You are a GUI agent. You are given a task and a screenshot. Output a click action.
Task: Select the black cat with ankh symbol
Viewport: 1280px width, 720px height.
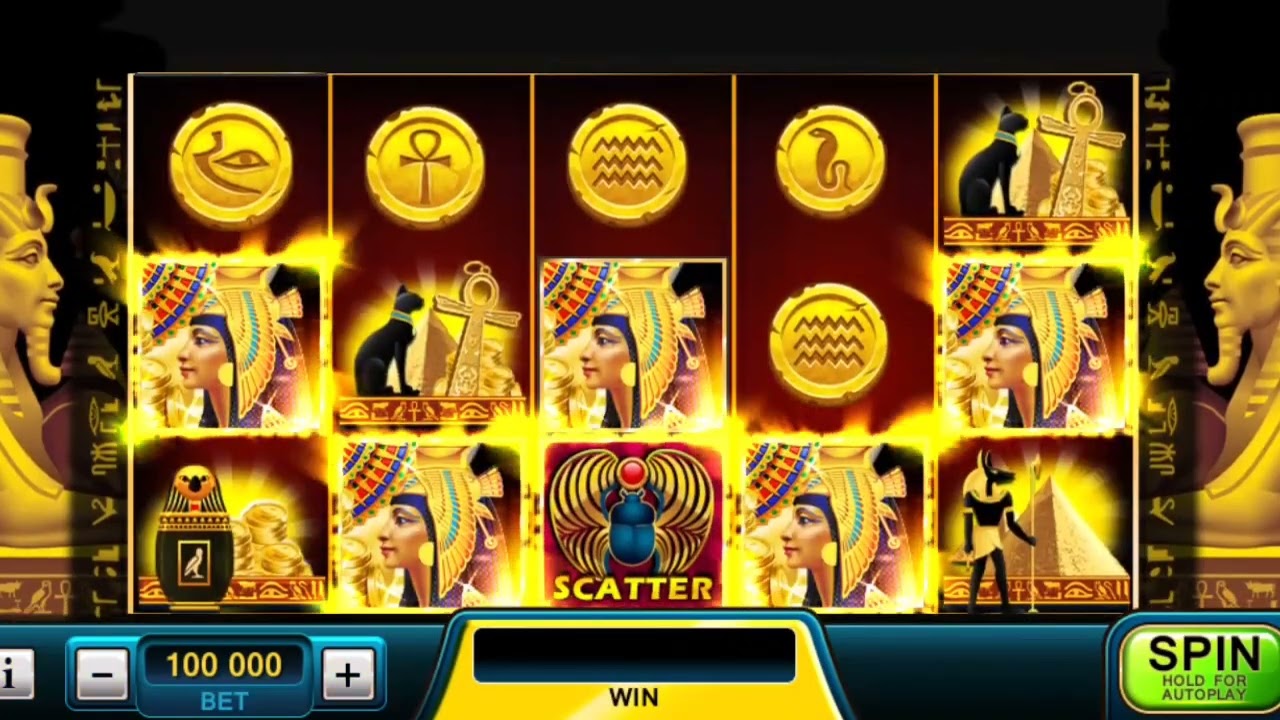coord(430,340)
